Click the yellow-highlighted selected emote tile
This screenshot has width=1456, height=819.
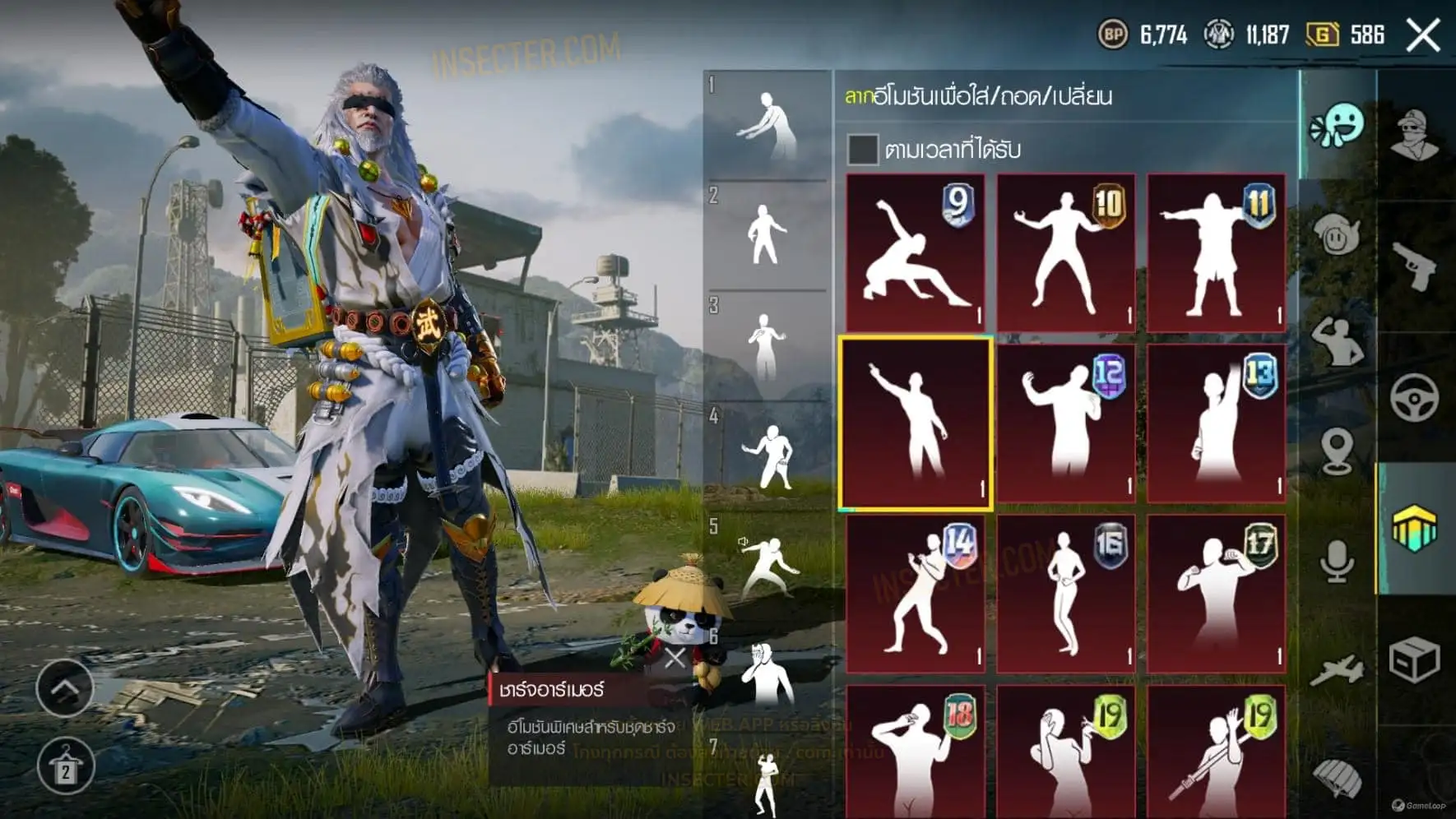coord(916,423)
